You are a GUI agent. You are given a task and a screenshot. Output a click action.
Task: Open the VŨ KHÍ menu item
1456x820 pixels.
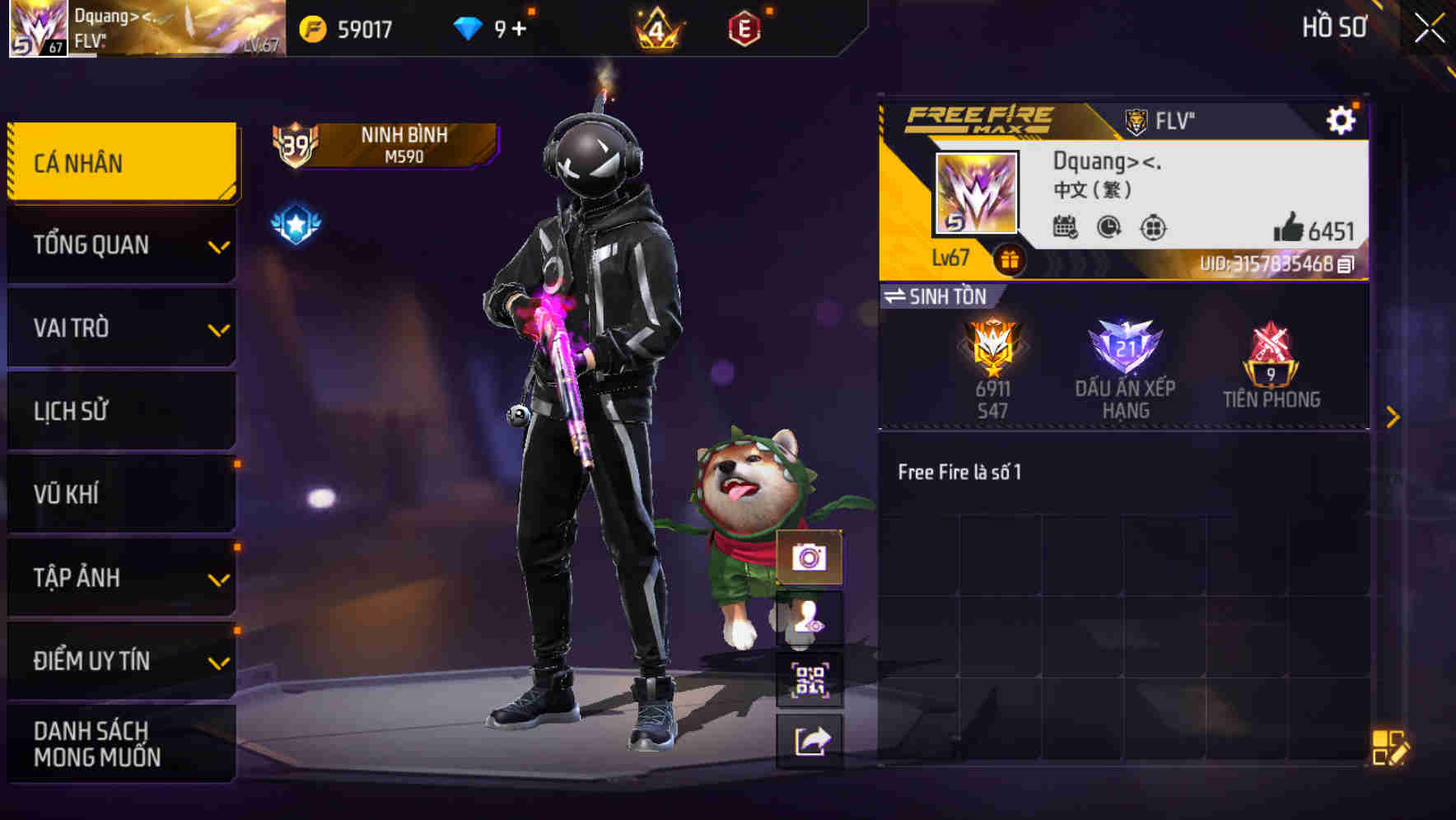point(120,493)
